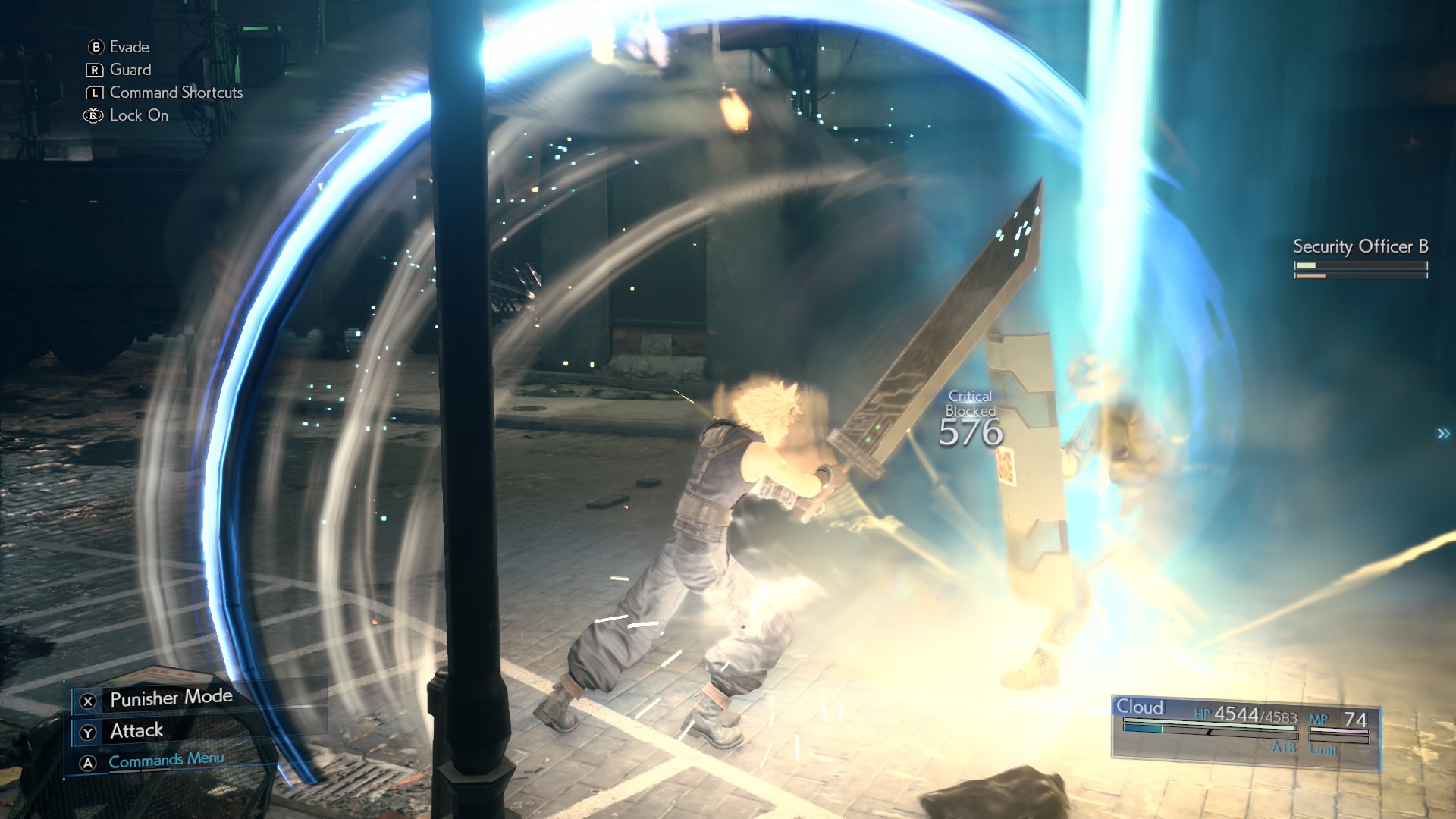Screen dimensions: 1456x819
Task: Open the Commands Menu
Action: (166, 761)
